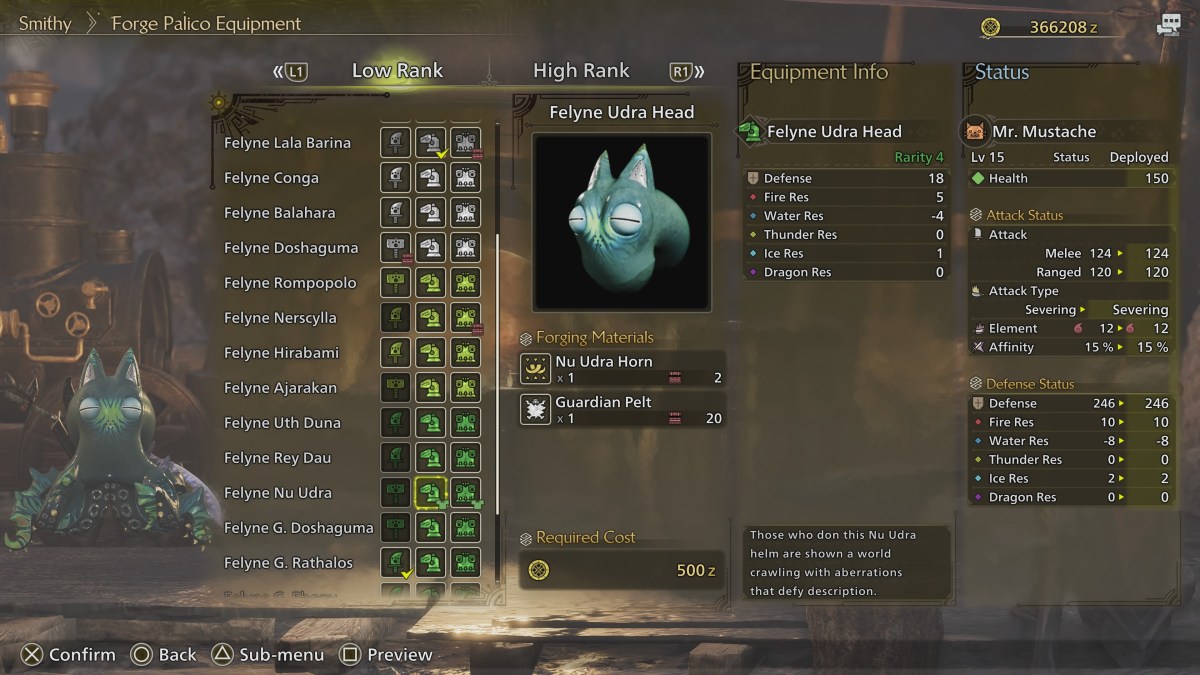Pick the Felyne Ajarakan row
Viewport: 1200px width, 675px height.
click(x=280, y=388)
